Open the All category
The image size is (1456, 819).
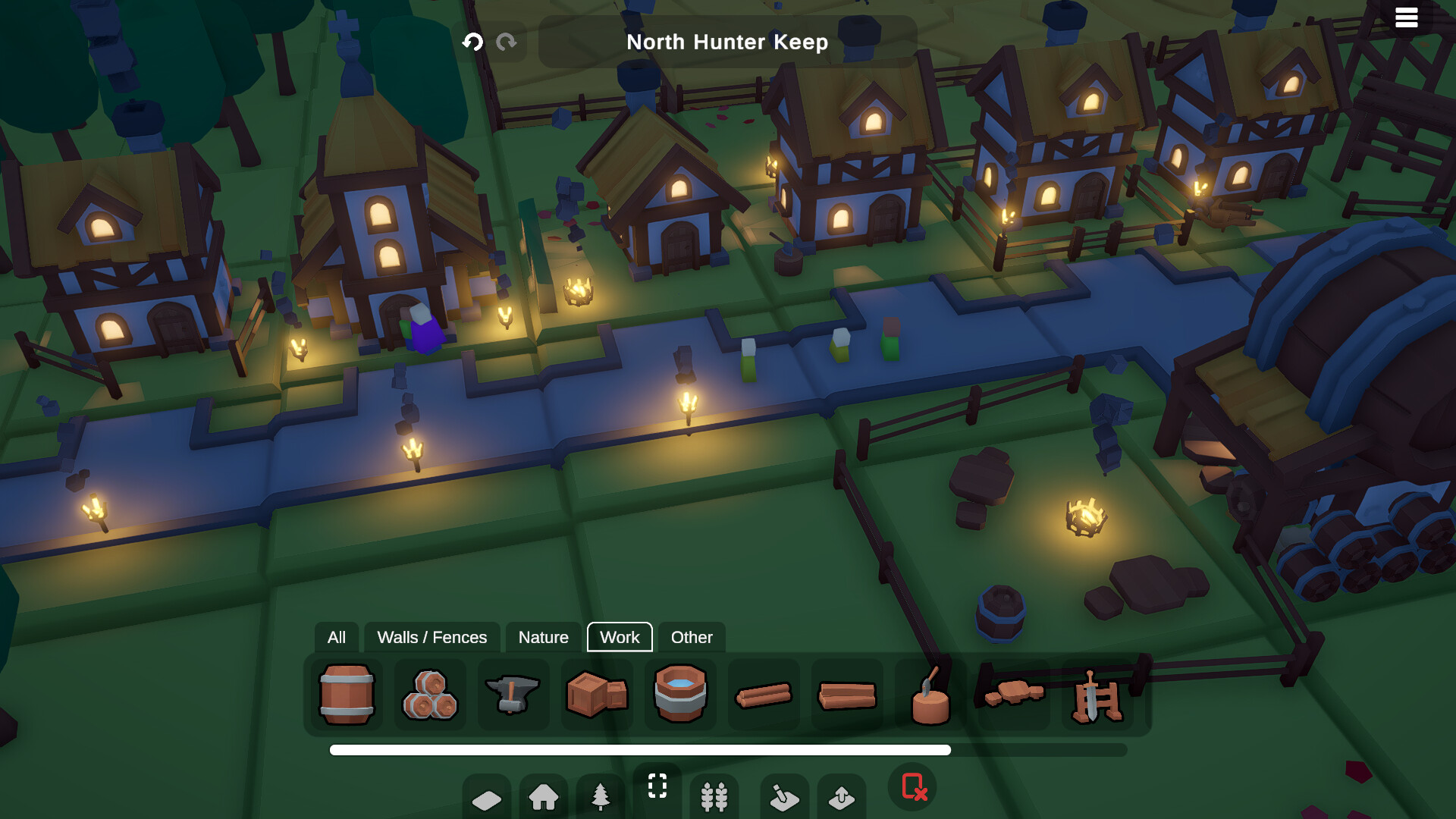[336, 637]
